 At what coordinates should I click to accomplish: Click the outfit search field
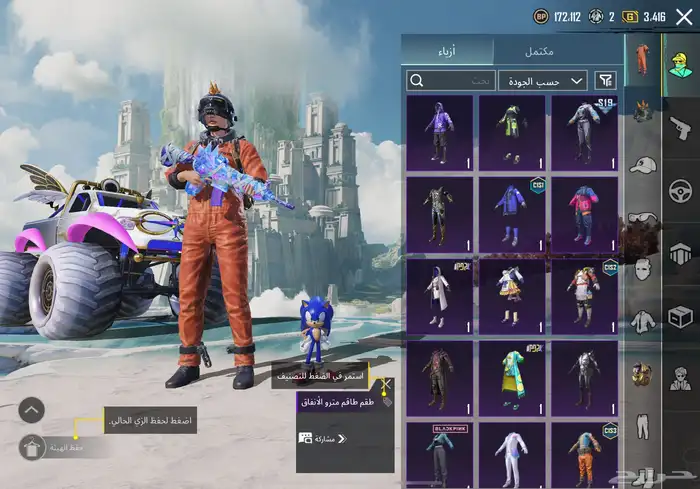click(451, 80)
